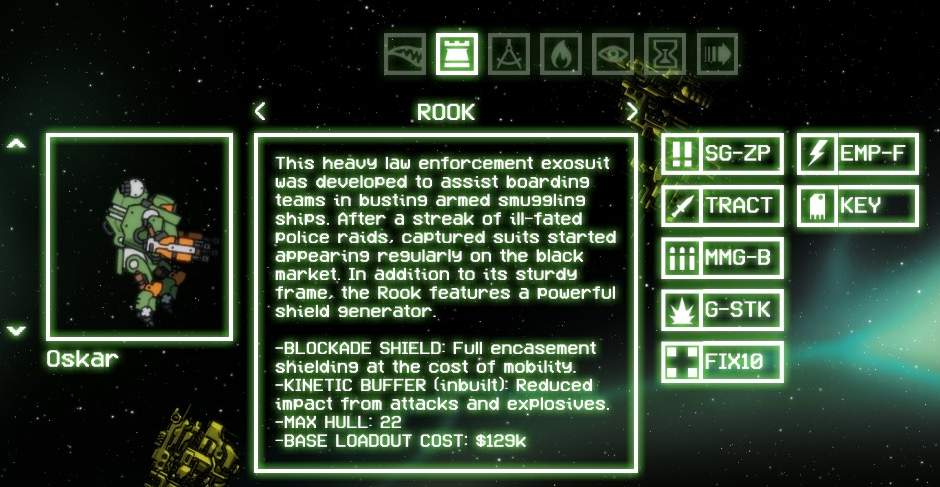Viewport: 940px width, 487px height.
Task: Pick the eye exosuit class icon
Action: [613, 54]
